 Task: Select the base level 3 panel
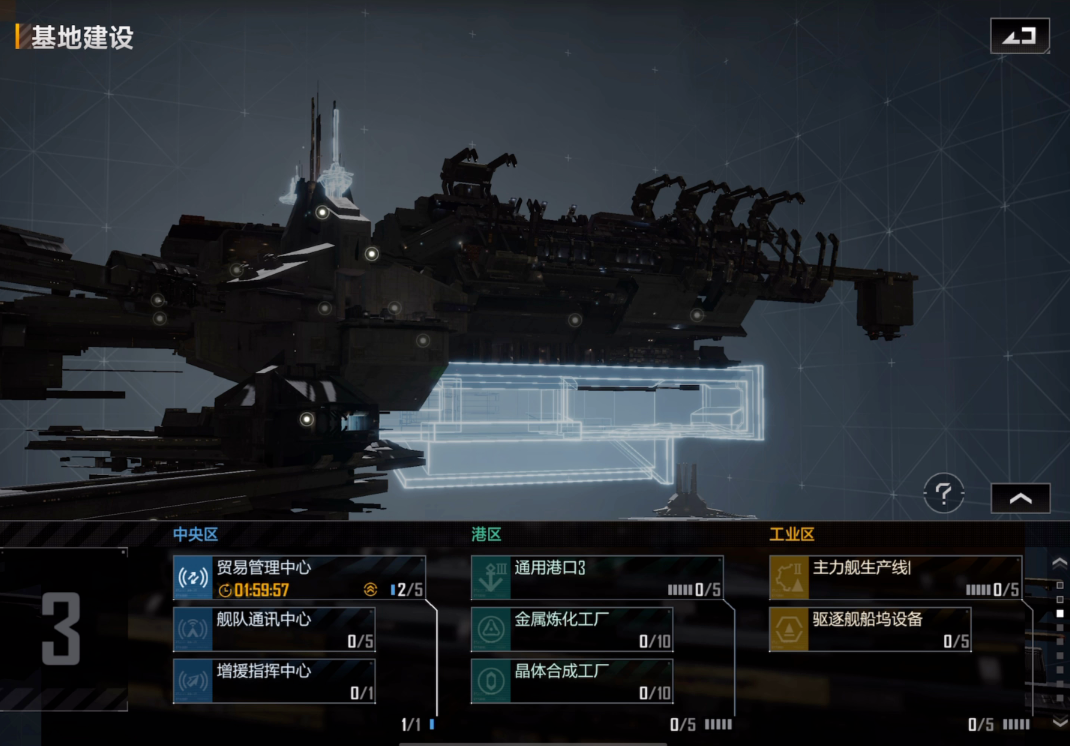[x=63, y=630]
